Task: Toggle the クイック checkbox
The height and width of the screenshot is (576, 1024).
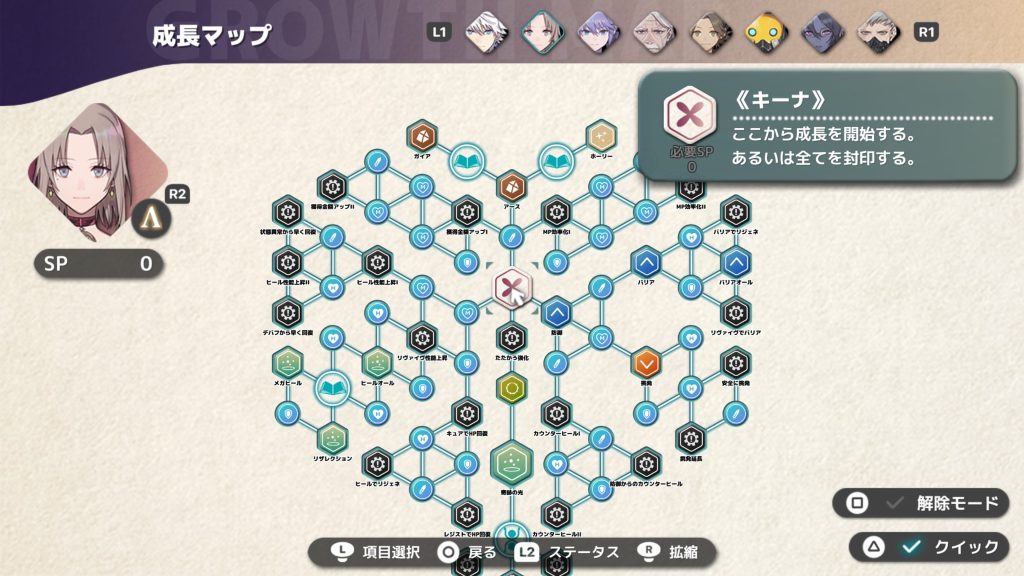Action: coord(910,546)
